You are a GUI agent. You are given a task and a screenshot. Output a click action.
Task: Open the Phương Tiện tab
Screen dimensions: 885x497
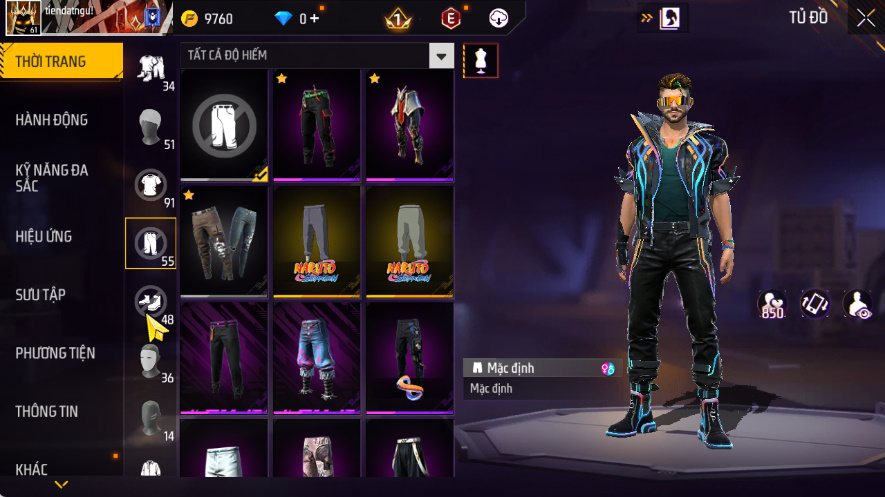coord(55,353)
